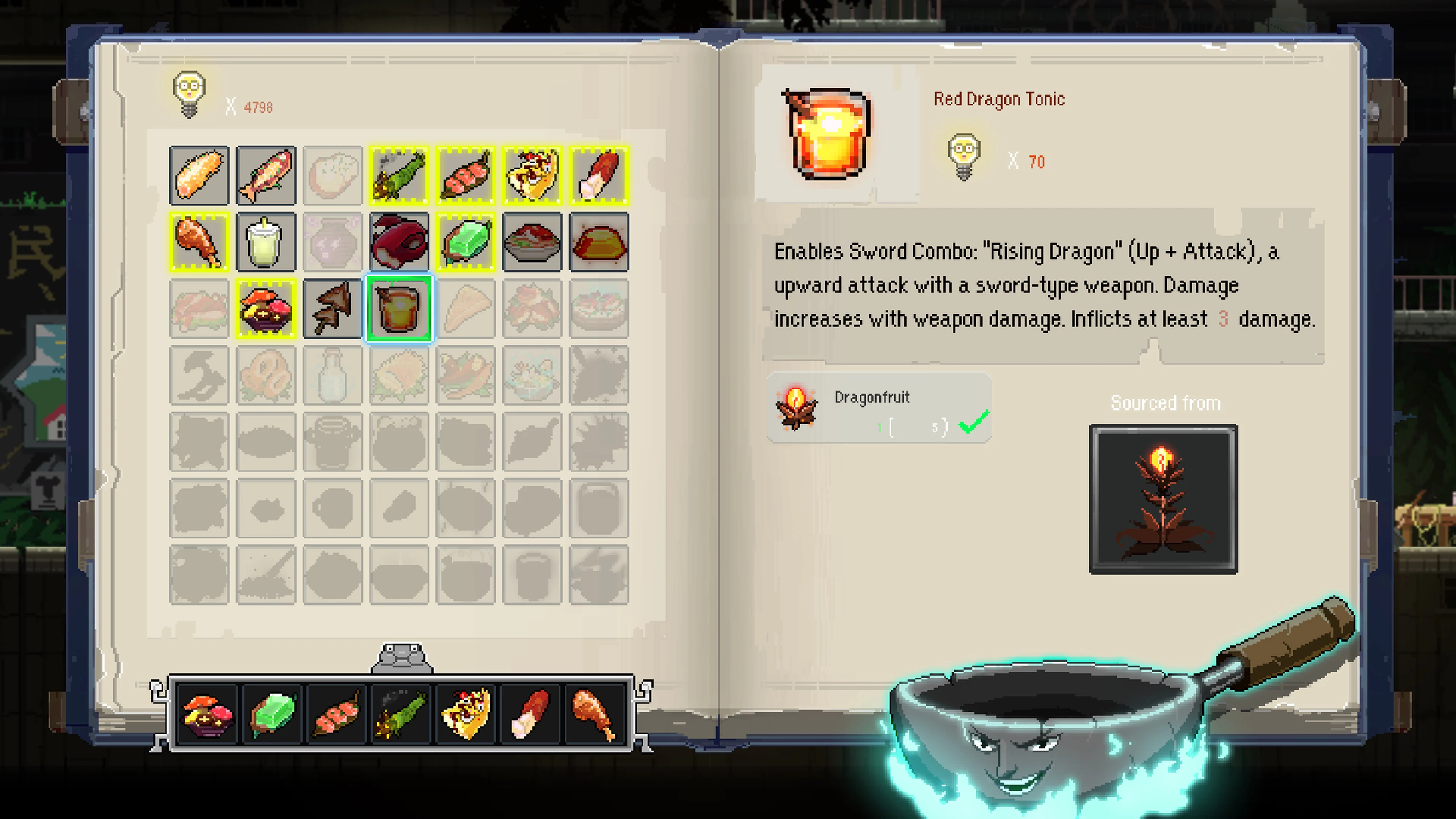Select the green jade sandwich recipe icon

[x=466, y=242]
